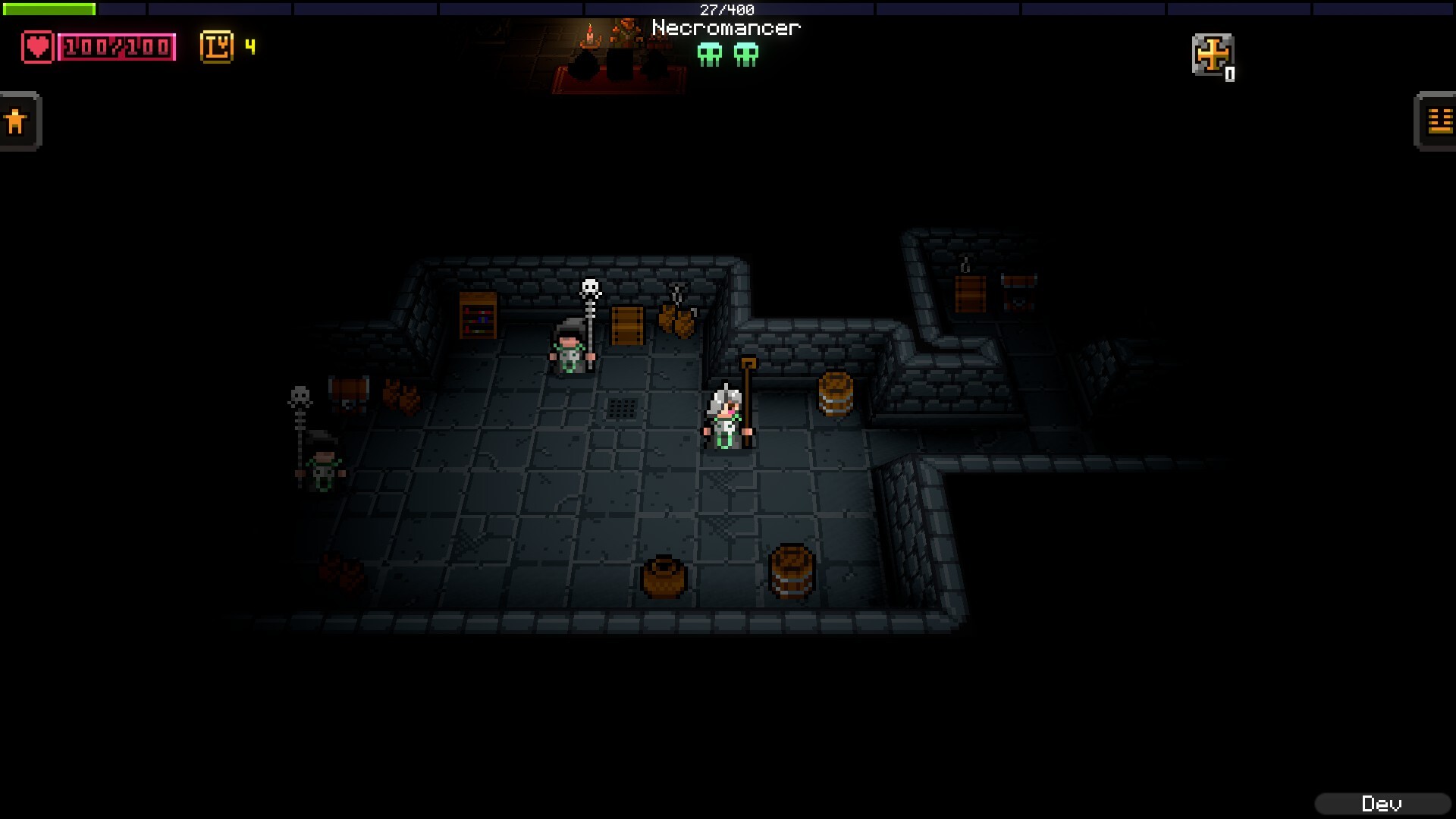
Task: Toggle the character panel expander on the left edge
Action: [x=17, y=120]
